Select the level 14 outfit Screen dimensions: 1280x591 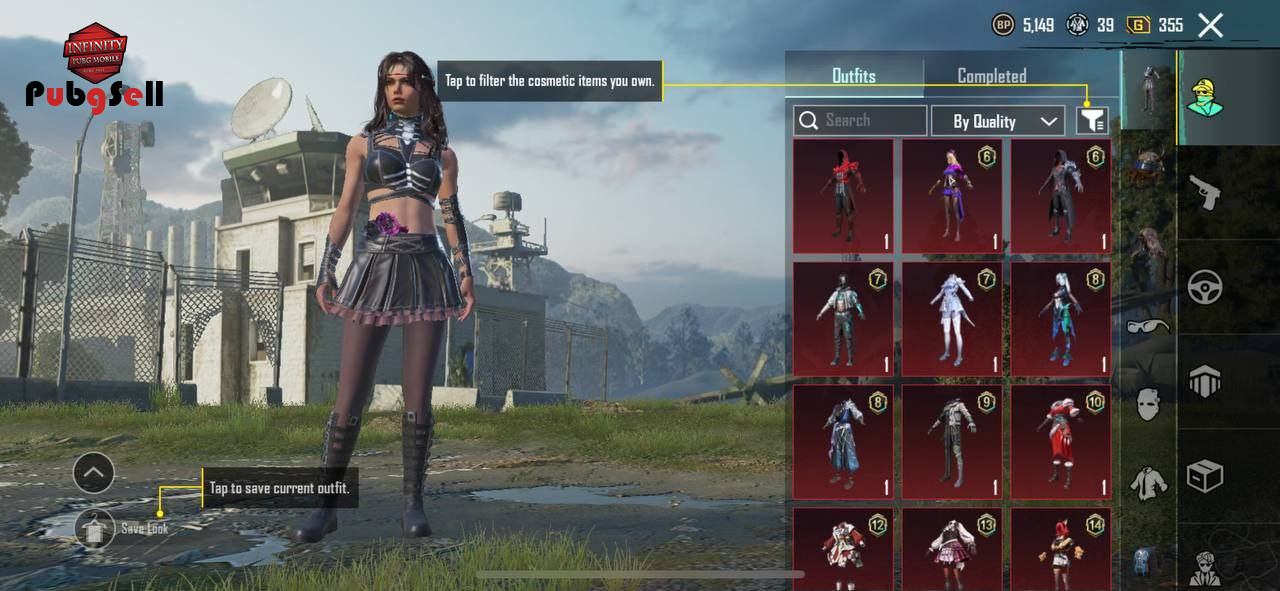coord(1060,549)
